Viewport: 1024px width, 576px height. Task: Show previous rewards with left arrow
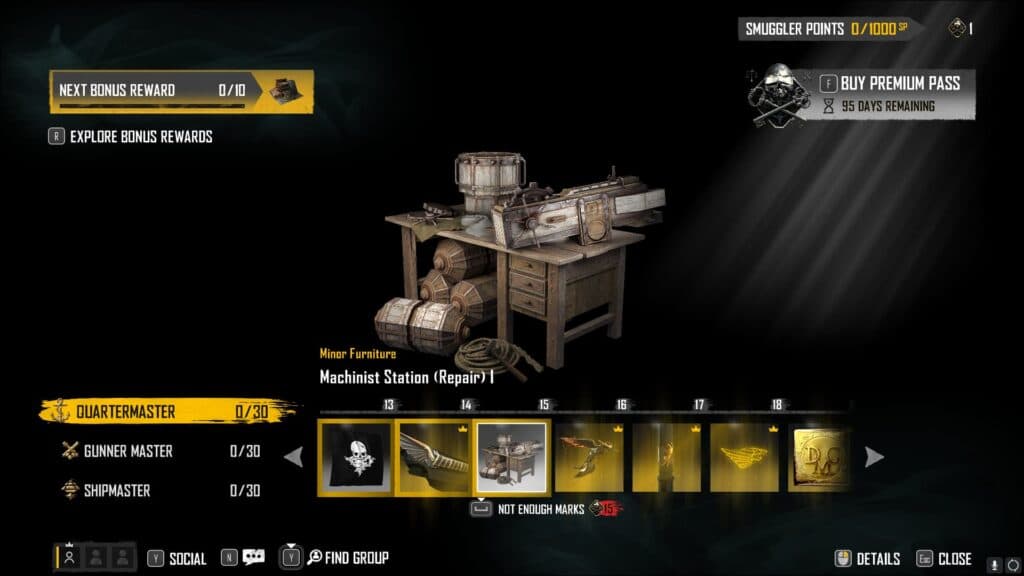pos(294,457)
